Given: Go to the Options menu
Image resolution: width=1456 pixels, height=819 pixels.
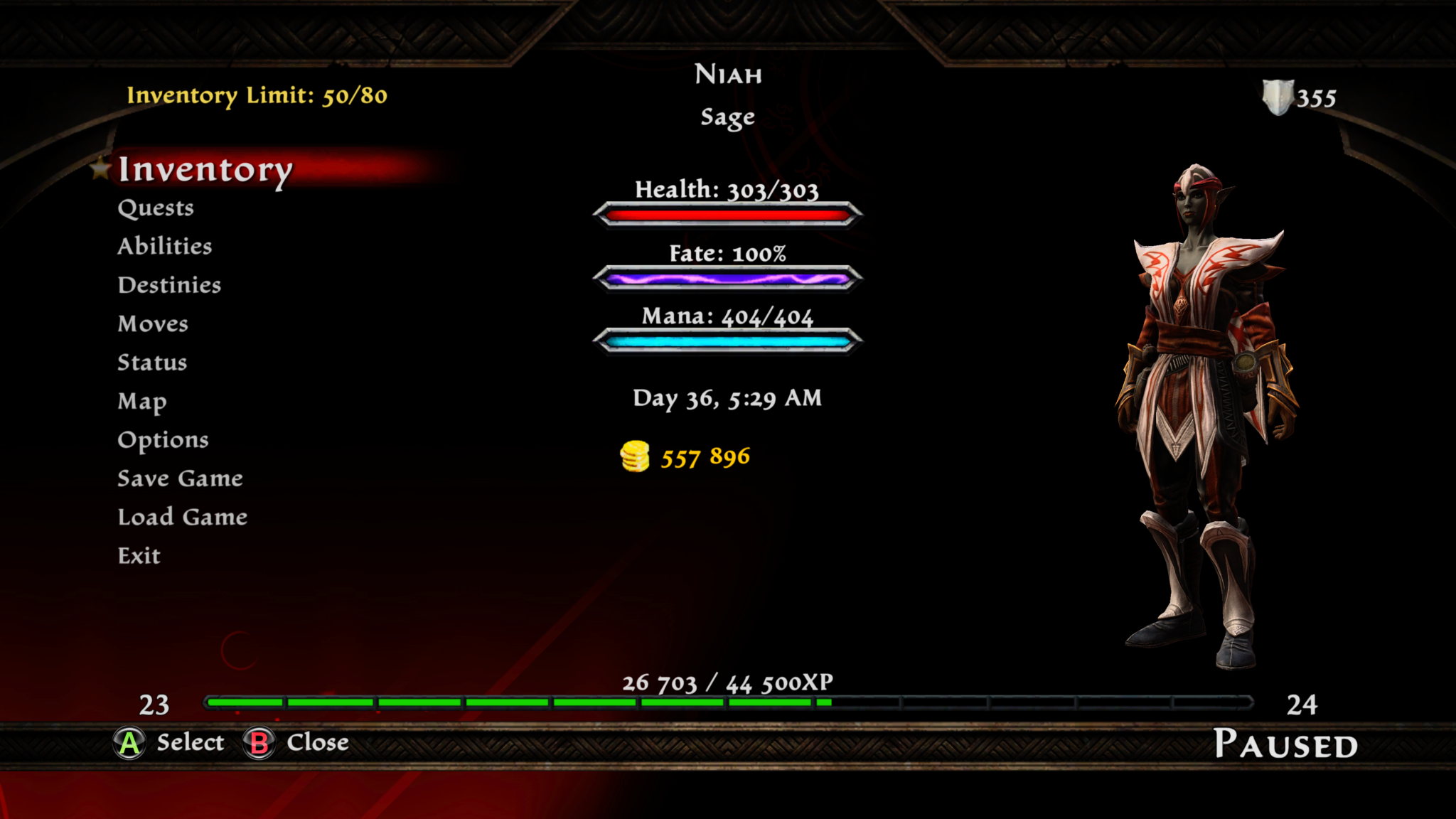Looking at the screenshot, I should coord(163,440).
